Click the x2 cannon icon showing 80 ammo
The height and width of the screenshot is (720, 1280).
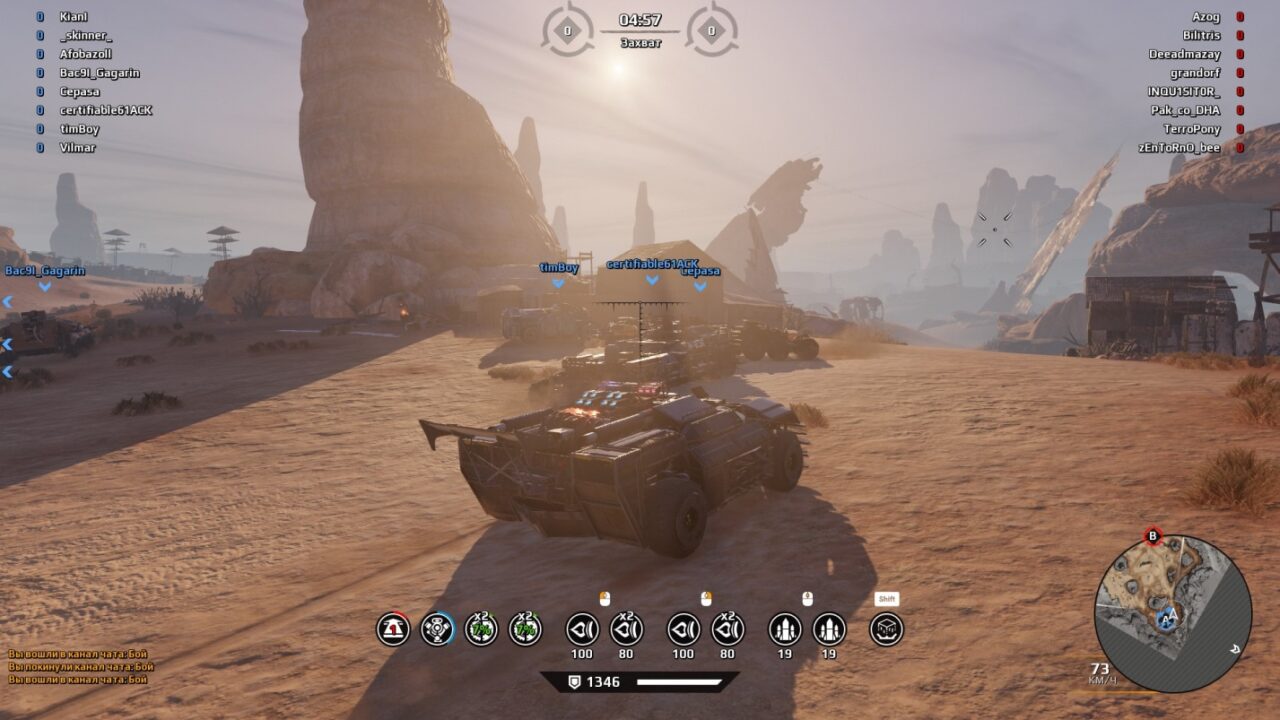[x=627, y=630]
